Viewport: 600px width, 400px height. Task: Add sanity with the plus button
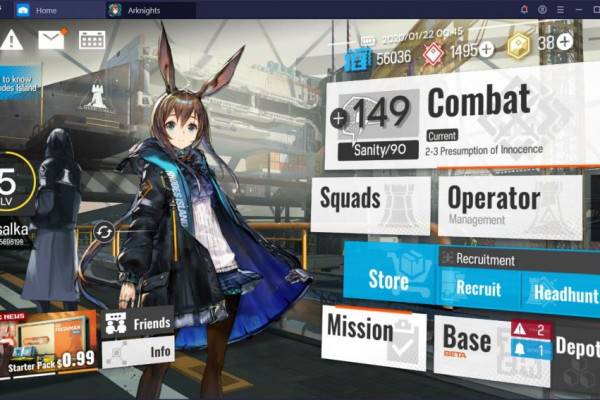pos(337,119)
